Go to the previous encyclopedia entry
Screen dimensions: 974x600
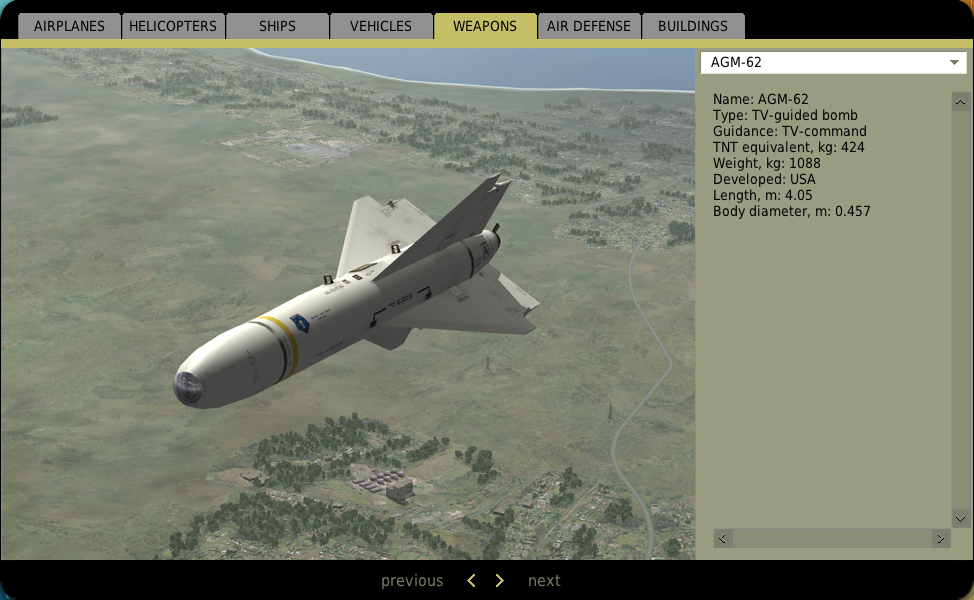[411, 581]
